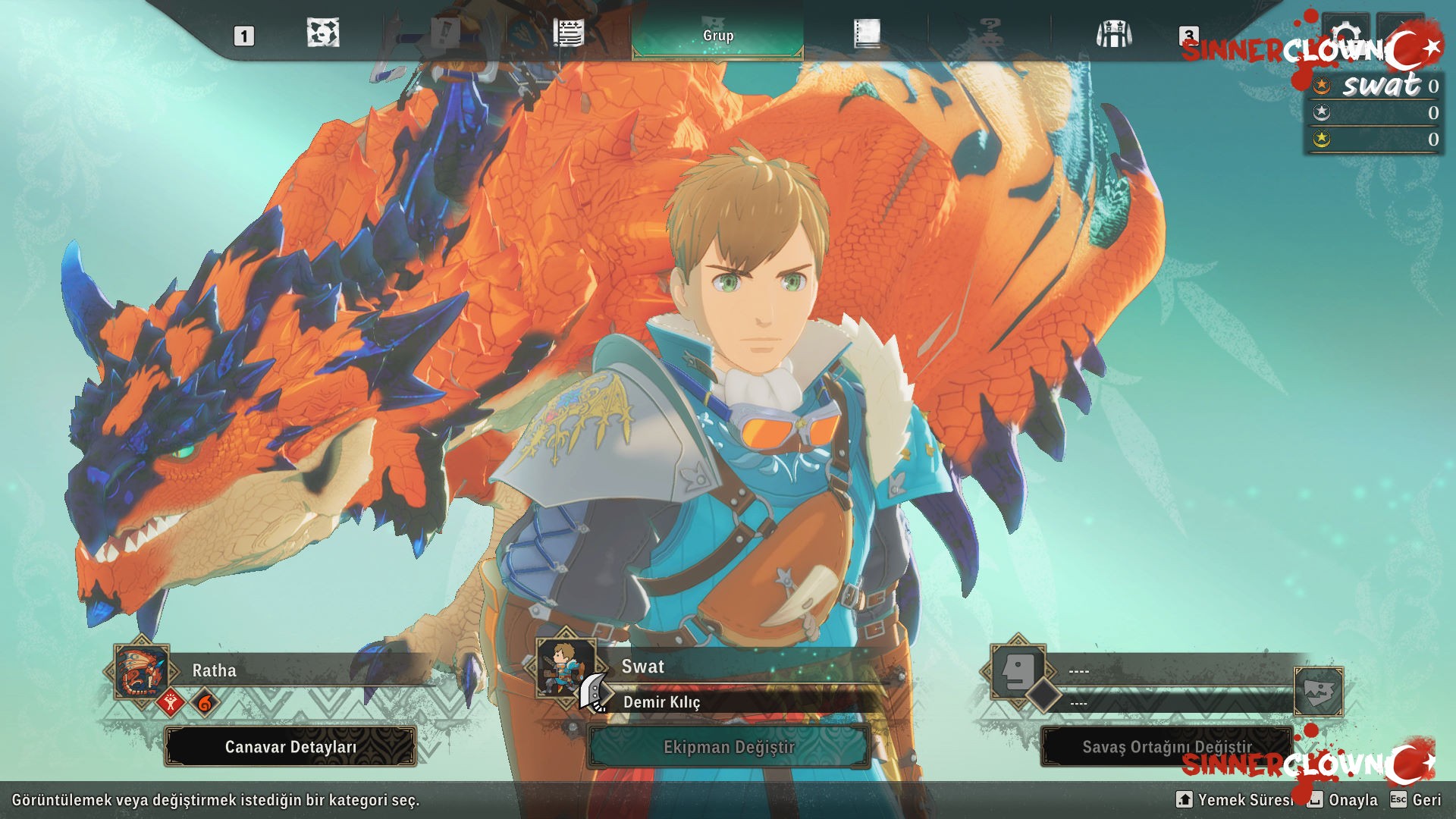Screen dimensions: 1456x819
Task: Select the page 1 marker on the menu bar
Action: [243, 33]
